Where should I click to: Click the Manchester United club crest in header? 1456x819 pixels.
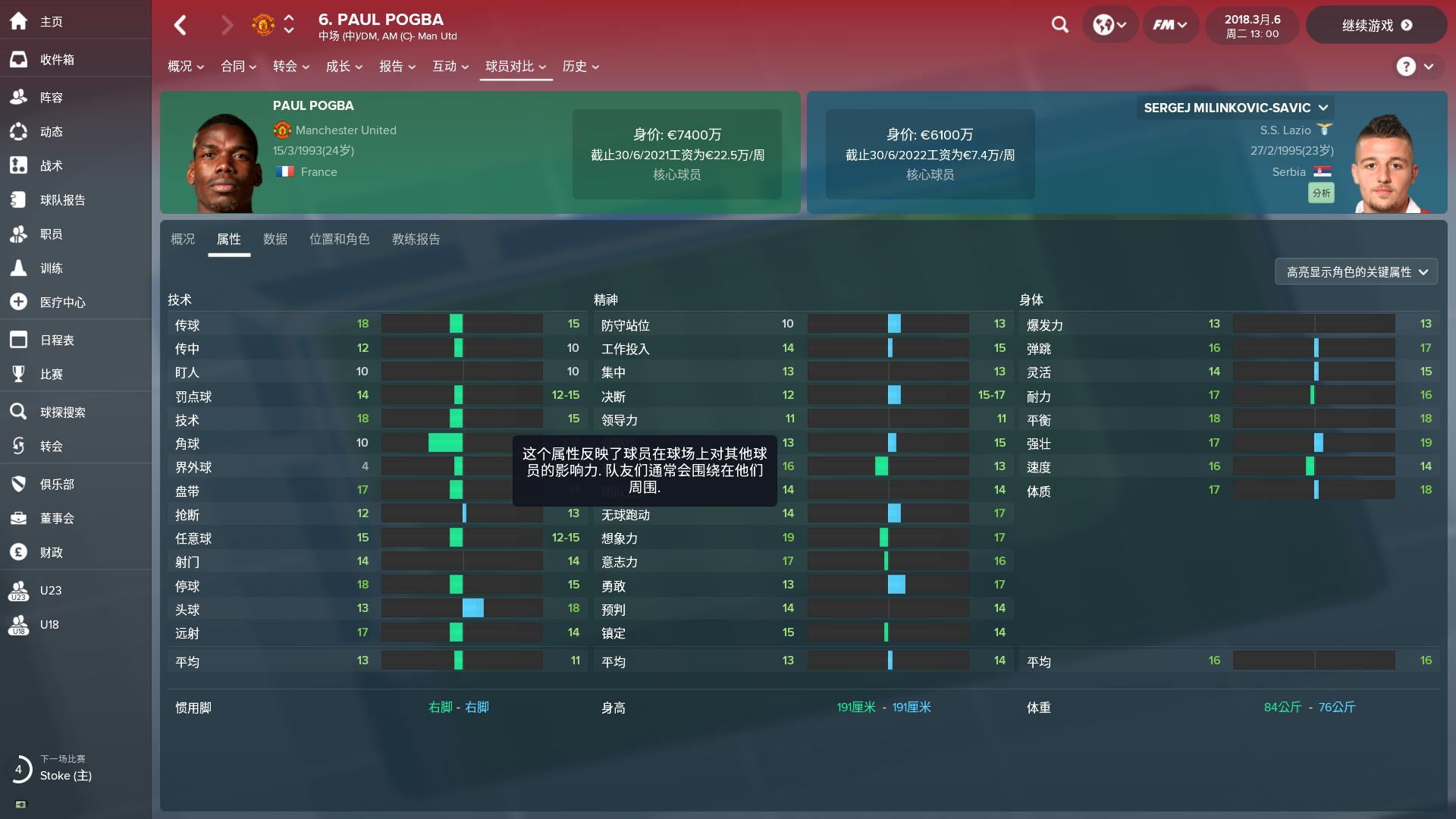tap(262, 24)
